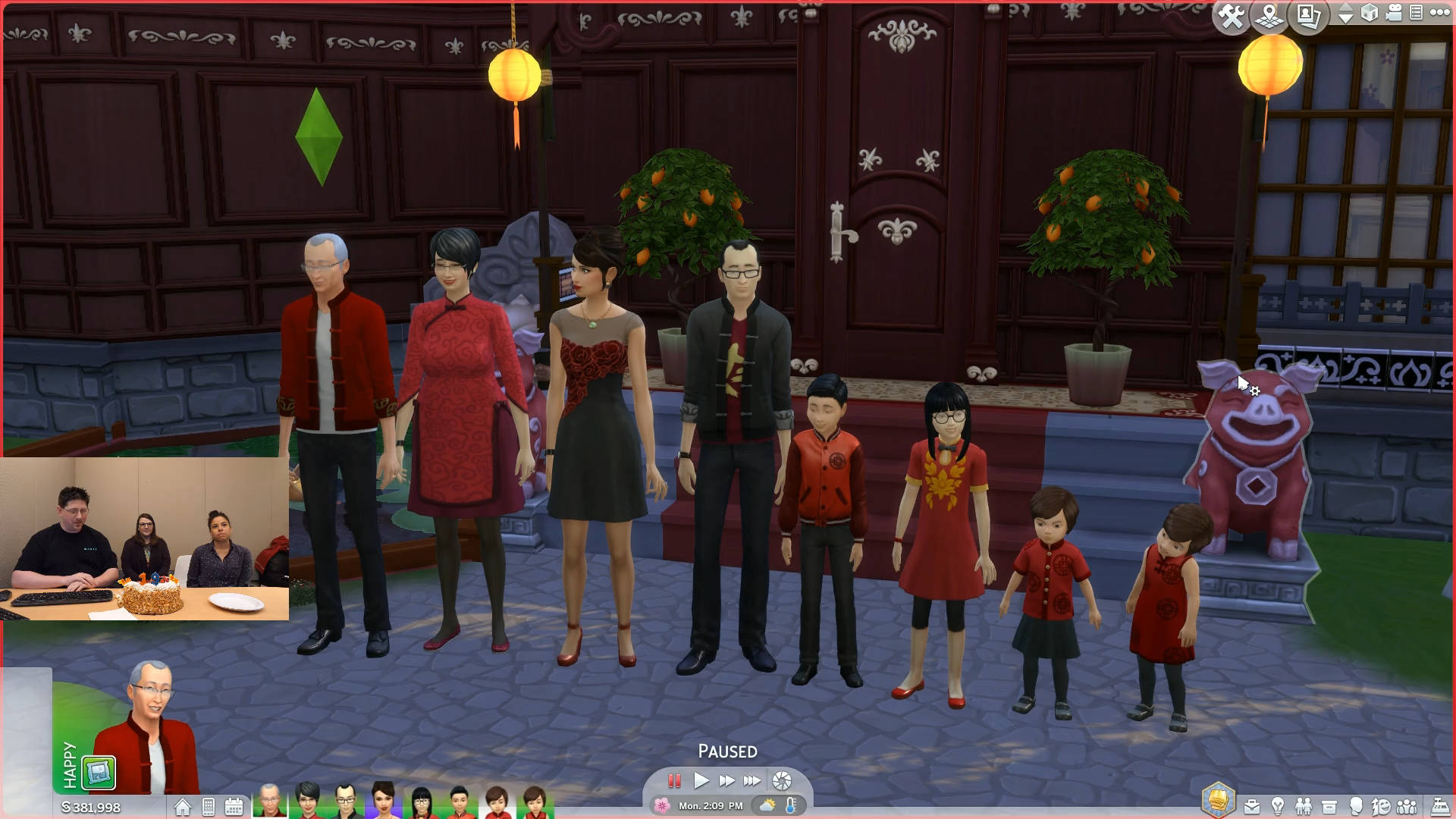Open the phone icon next to funds
This screenshot has width=1456, height=819.
tap(209, 807)
